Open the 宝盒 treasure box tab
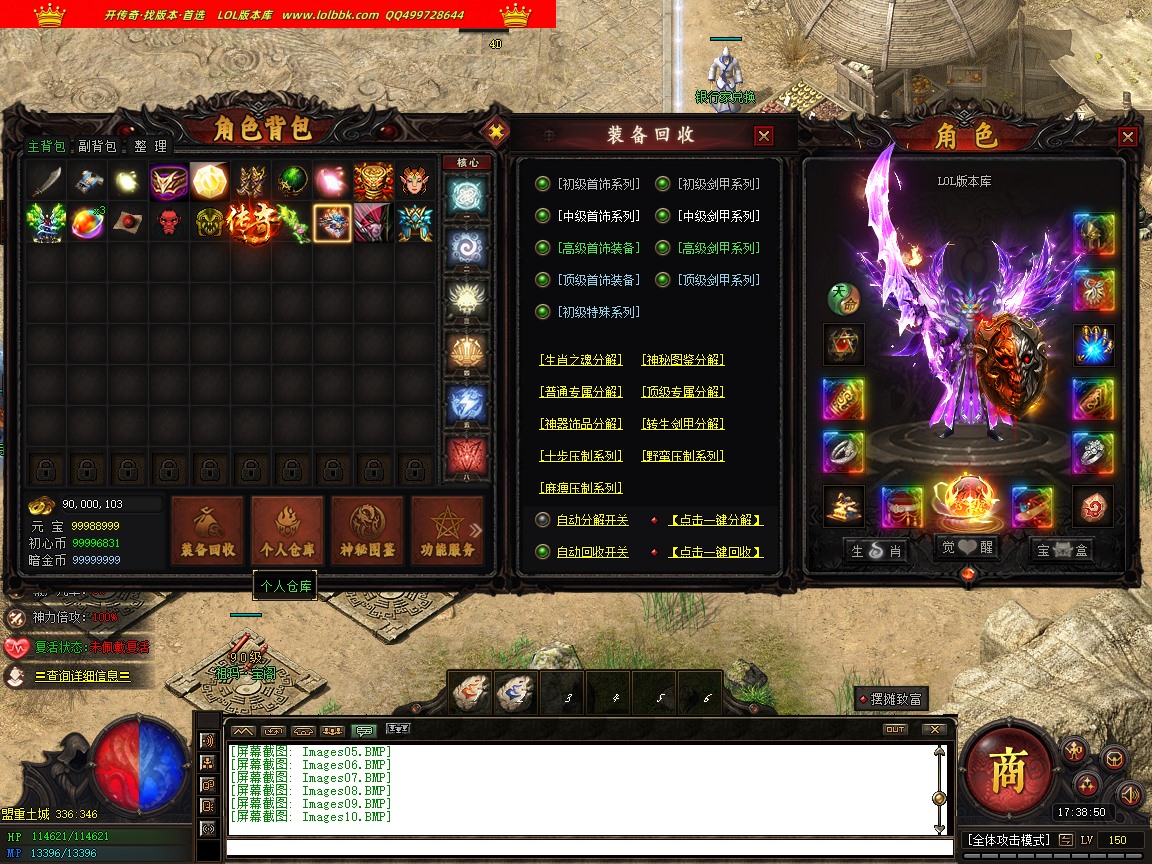The image size is (1152, 864). click(x=1062, y=550)
